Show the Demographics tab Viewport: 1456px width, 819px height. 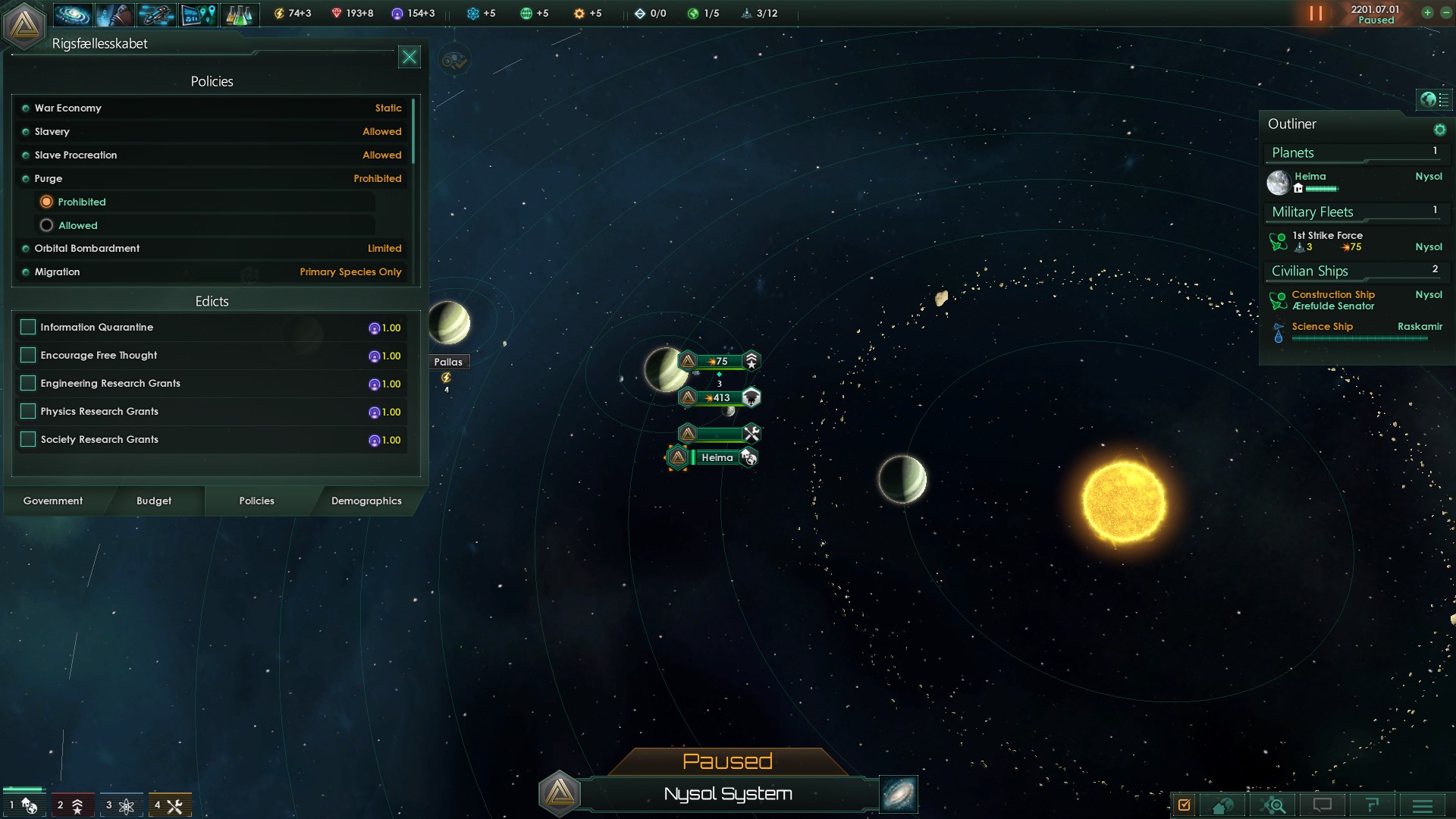click(366, 500)
